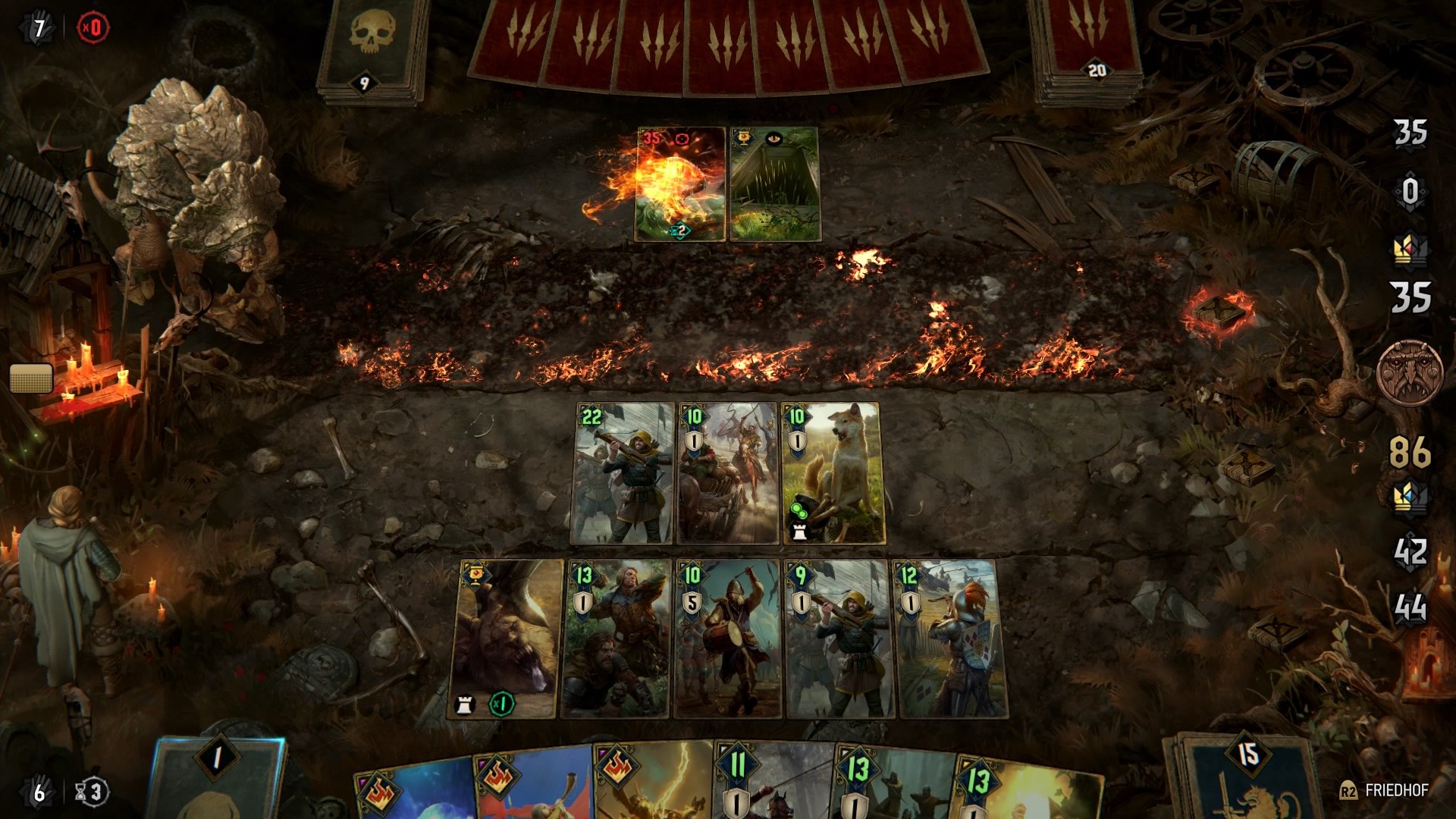Viewport: 1456px width, 819px height.
Task: Click the 86 total score display
Action: (1410, 451)
